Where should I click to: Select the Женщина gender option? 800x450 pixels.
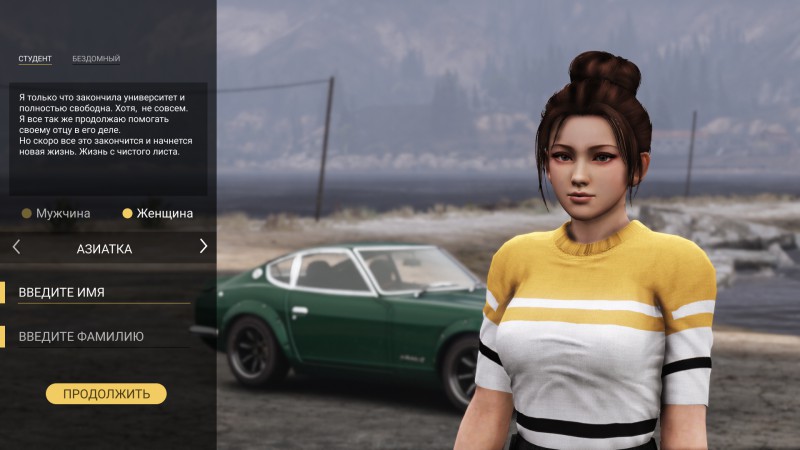pyautogui.click(x=158, y=213)
